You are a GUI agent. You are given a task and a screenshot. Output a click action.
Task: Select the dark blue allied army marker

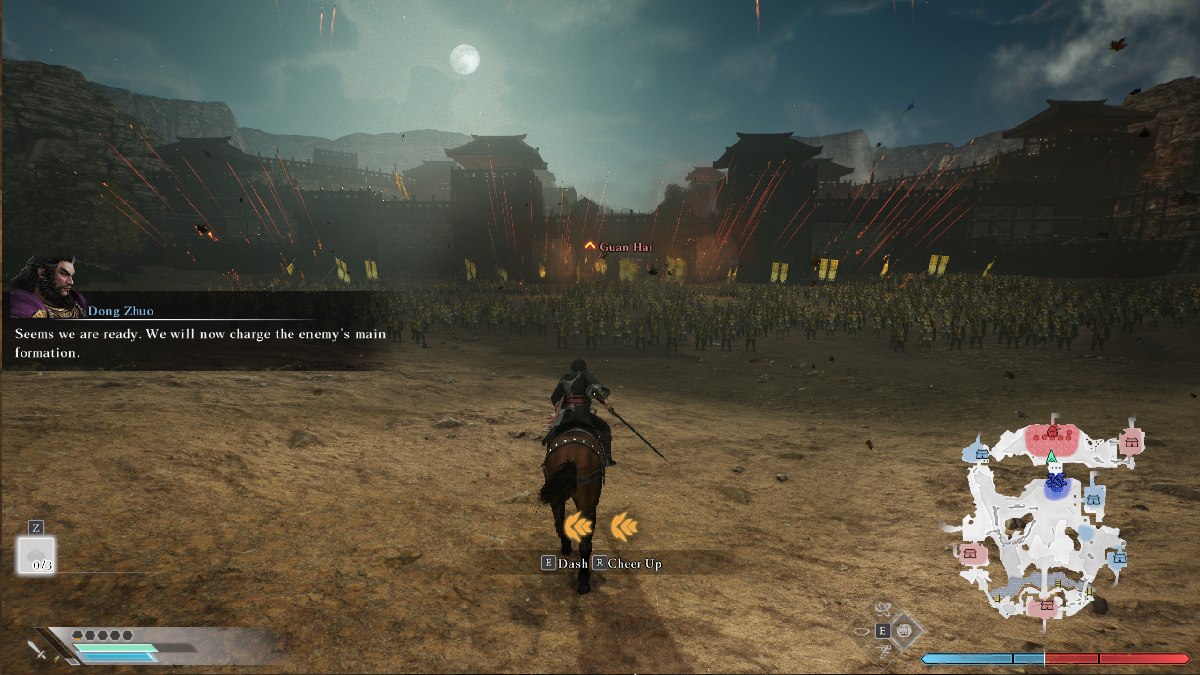1056,484
